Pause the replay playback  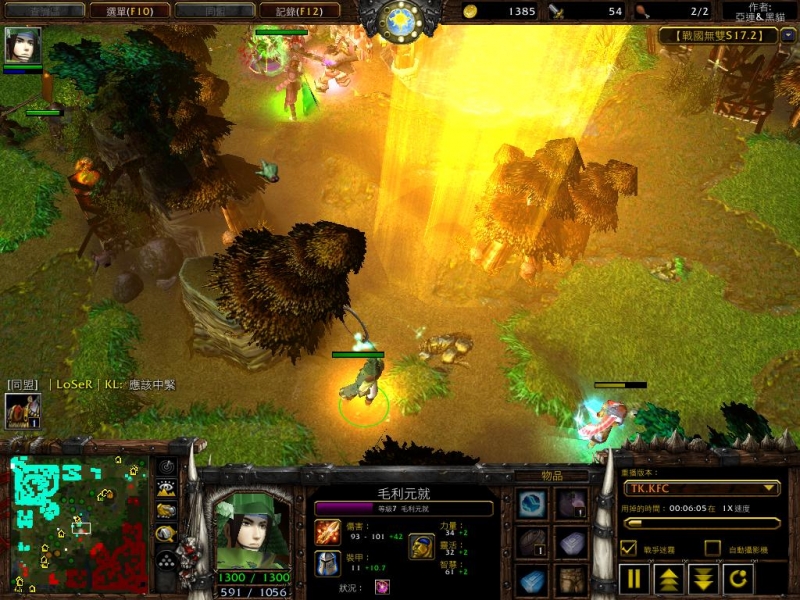click(x=633, y=578)
